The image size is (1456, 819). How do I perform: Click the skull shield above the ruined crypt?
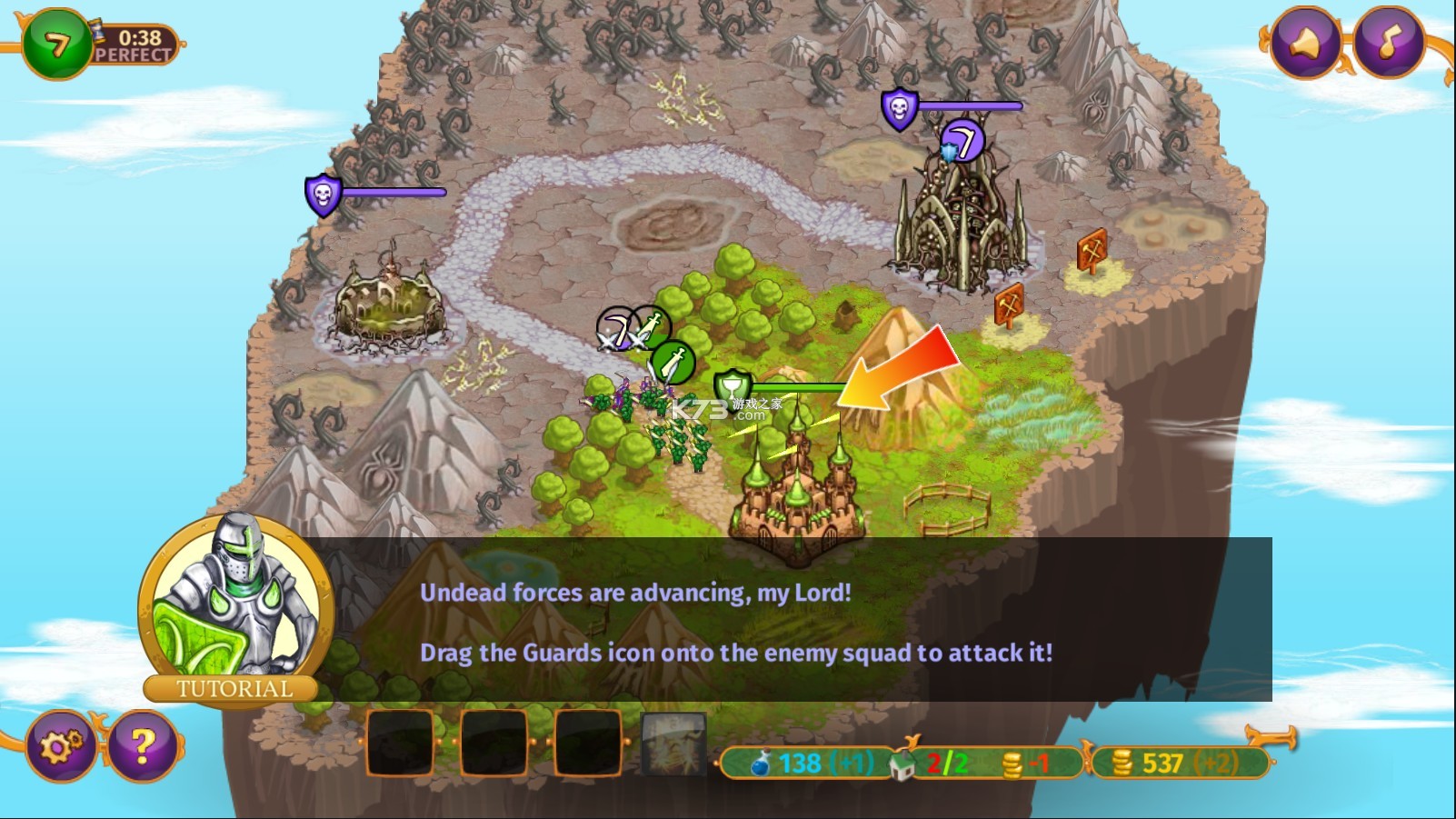(x=323, y=195)
